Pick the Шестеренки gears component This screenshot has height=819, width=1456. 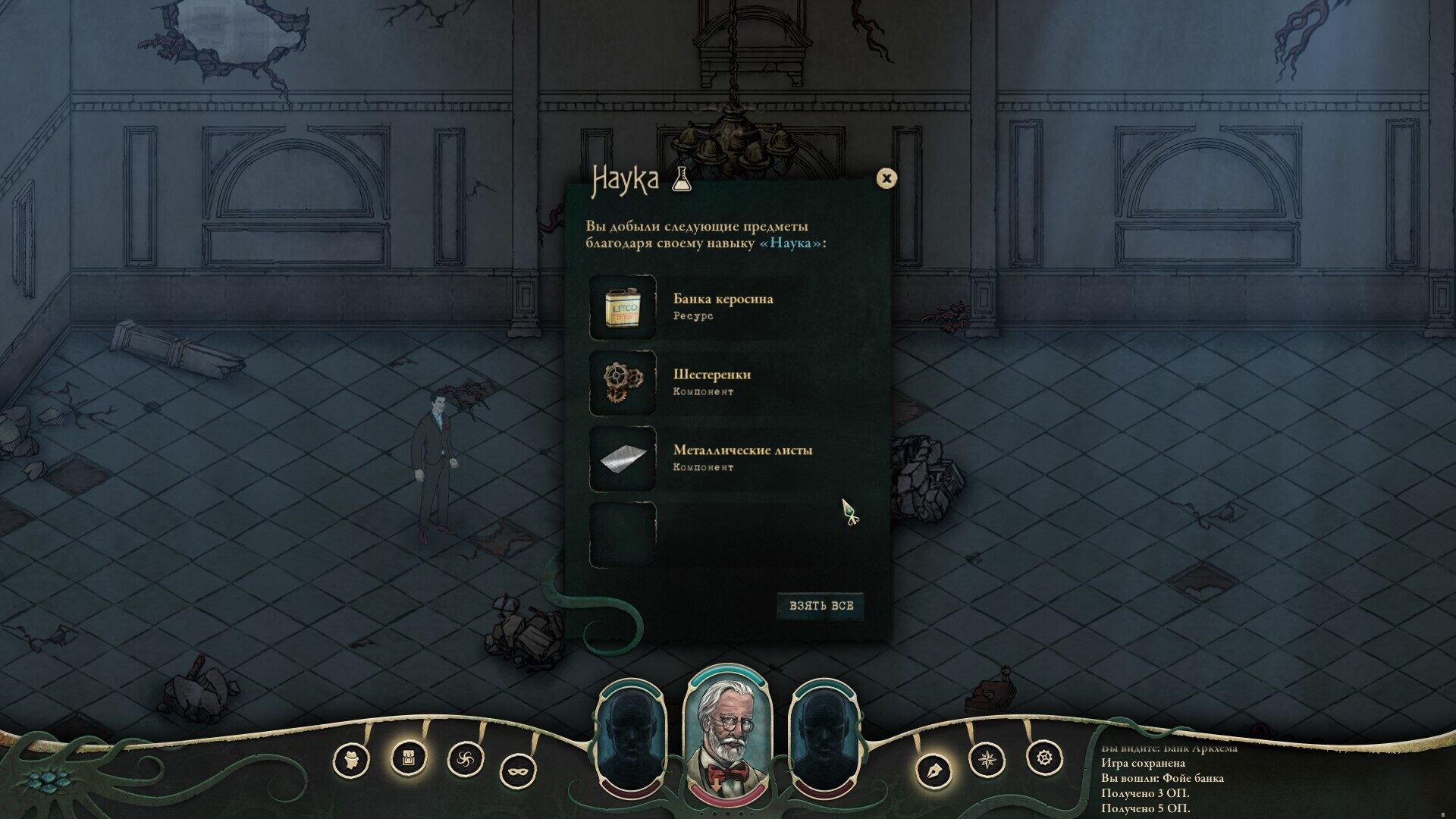(x=623, y=383)
